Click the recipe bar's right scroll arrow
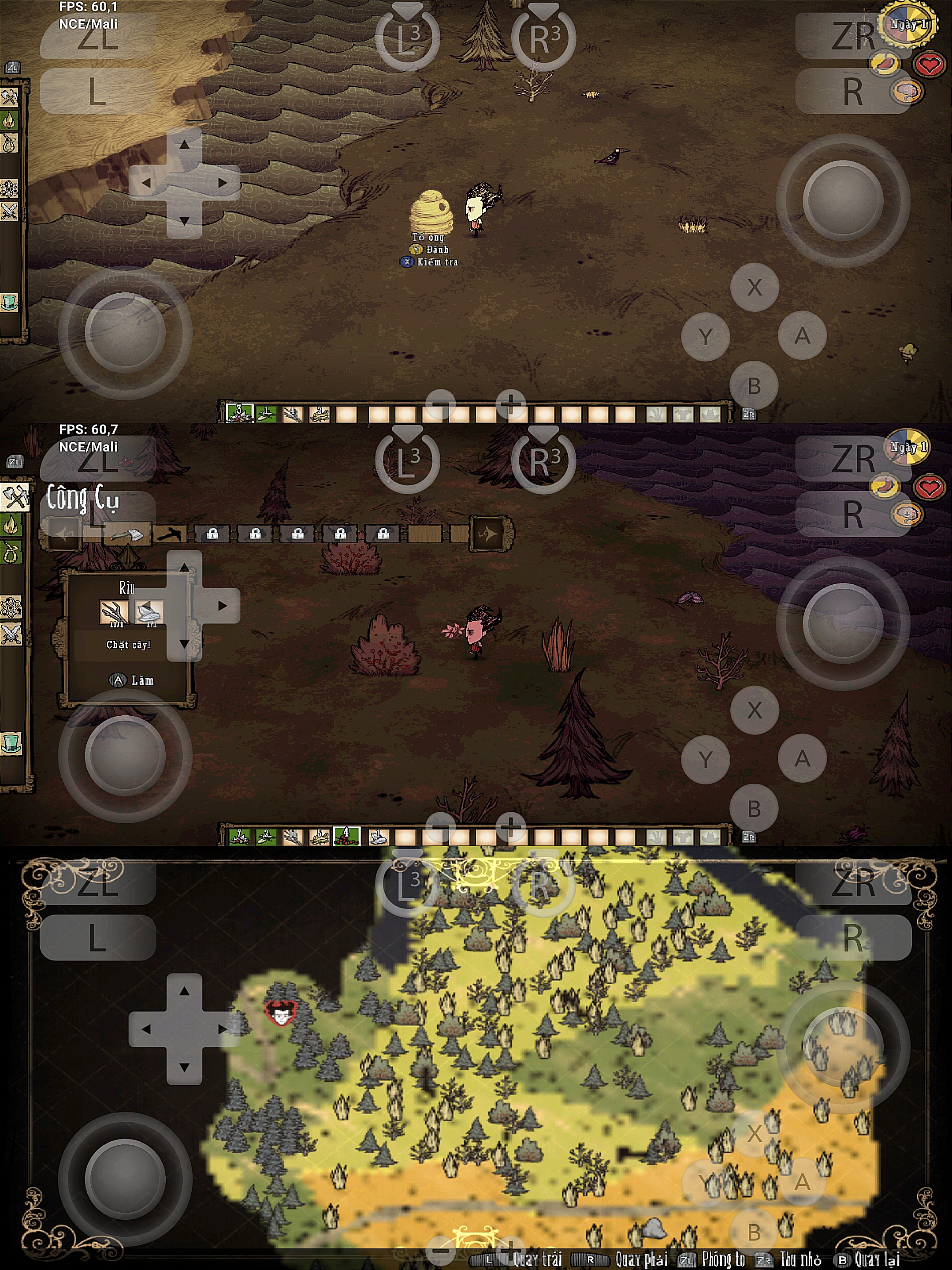Image resolution: width=952 pixels, height=1270 pixels. pos(489,534)
